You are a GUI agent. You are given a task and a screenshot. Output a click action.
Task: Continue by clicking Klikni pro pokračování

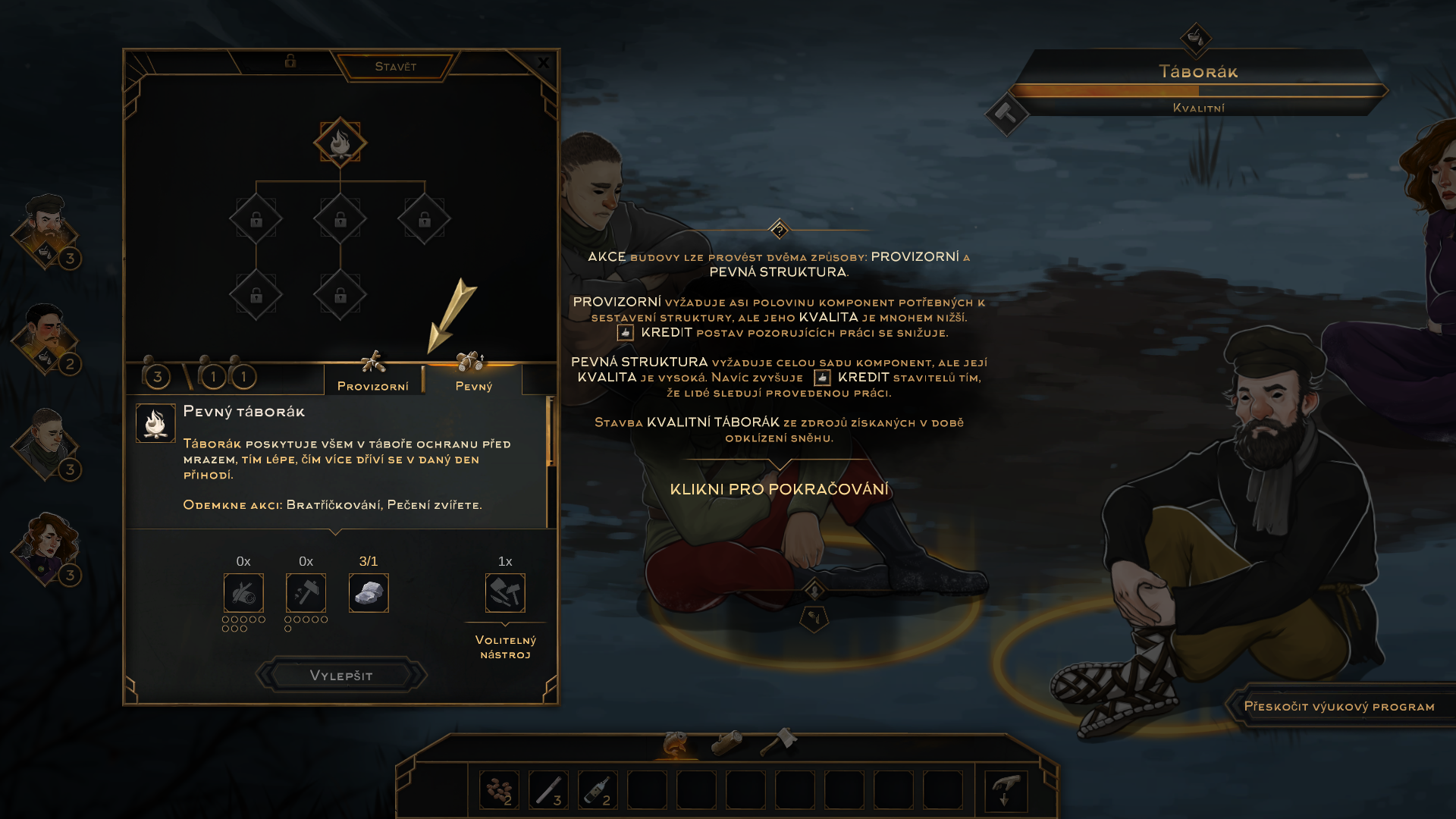pyautogui.click(x=779, y=489)
